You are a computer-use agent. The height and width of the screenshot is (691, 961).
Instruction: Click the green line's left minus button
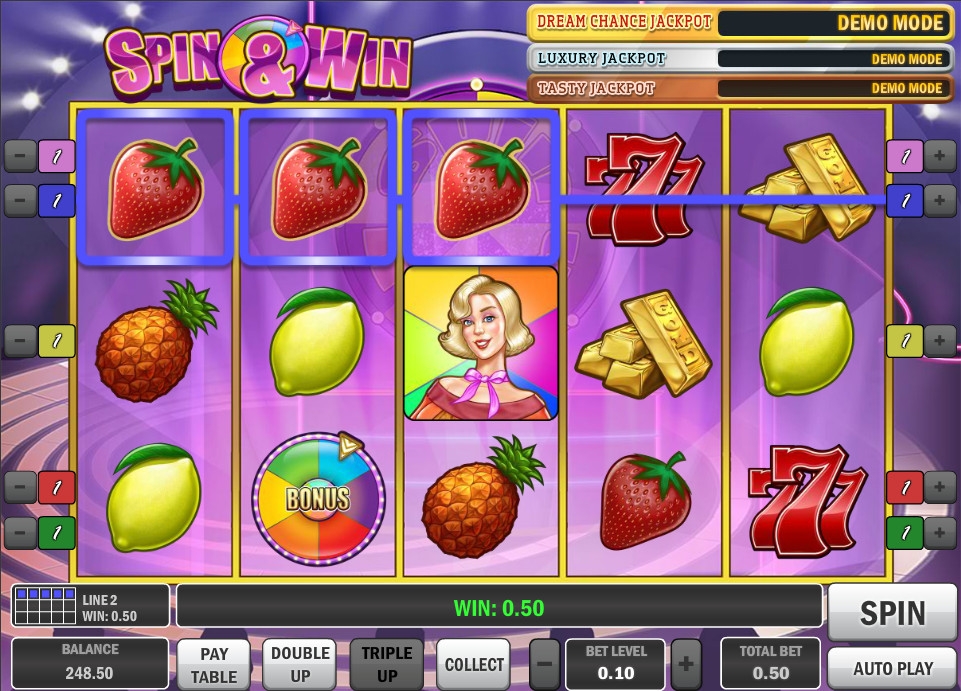pyautogui.click(x=20, y=532)
